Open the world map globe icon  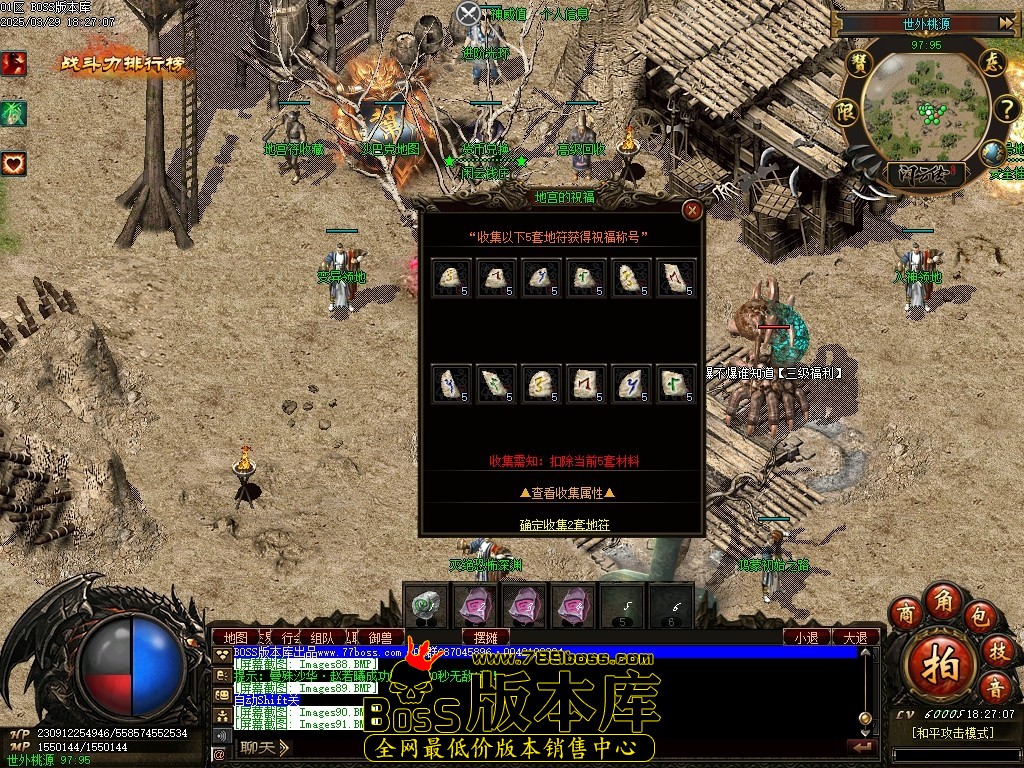coord(993,153)
